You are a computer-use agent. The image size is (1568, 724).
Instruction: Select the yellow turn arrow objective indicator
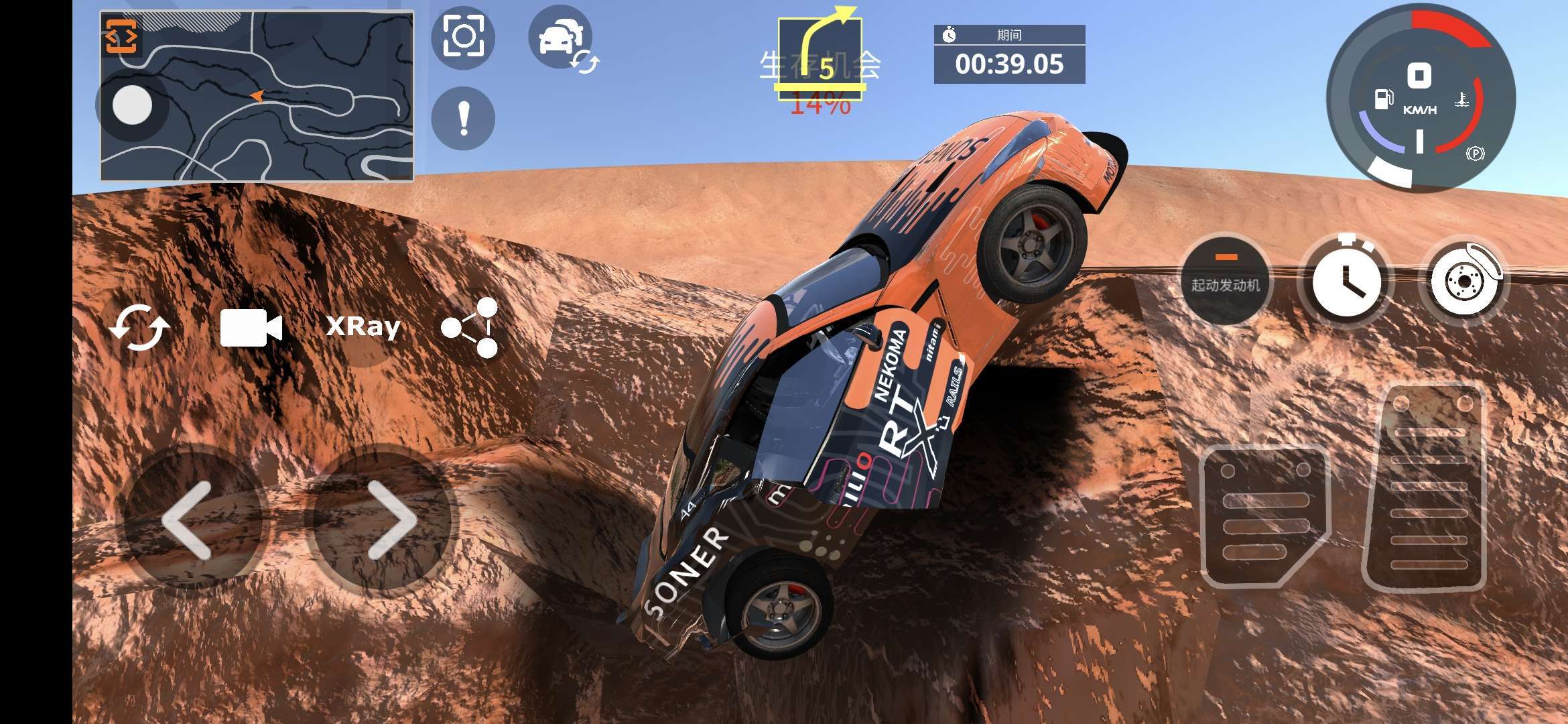pyautogui.click(x=820, y=54)
